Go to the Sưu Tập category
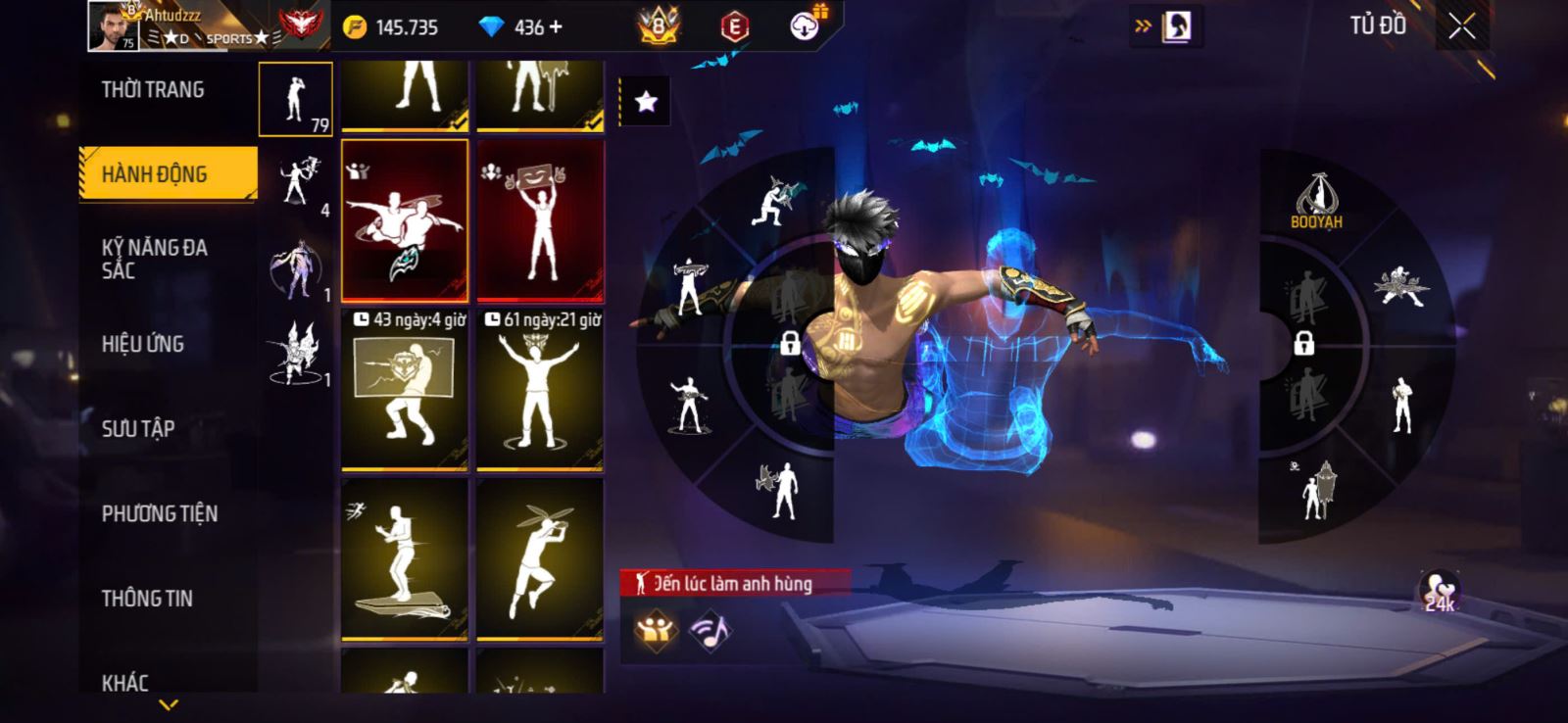 (x=138, y=428)
